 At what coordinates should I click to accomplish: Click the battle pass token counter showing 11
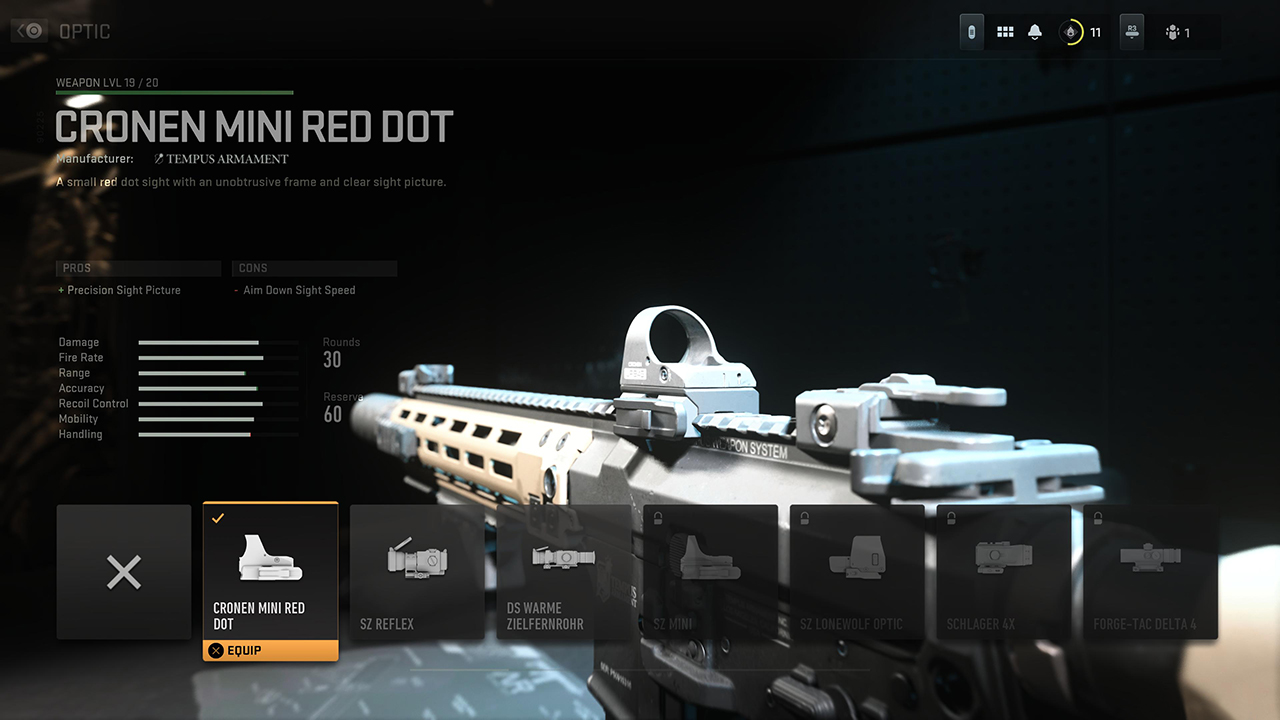click(x=1080, y=31)
